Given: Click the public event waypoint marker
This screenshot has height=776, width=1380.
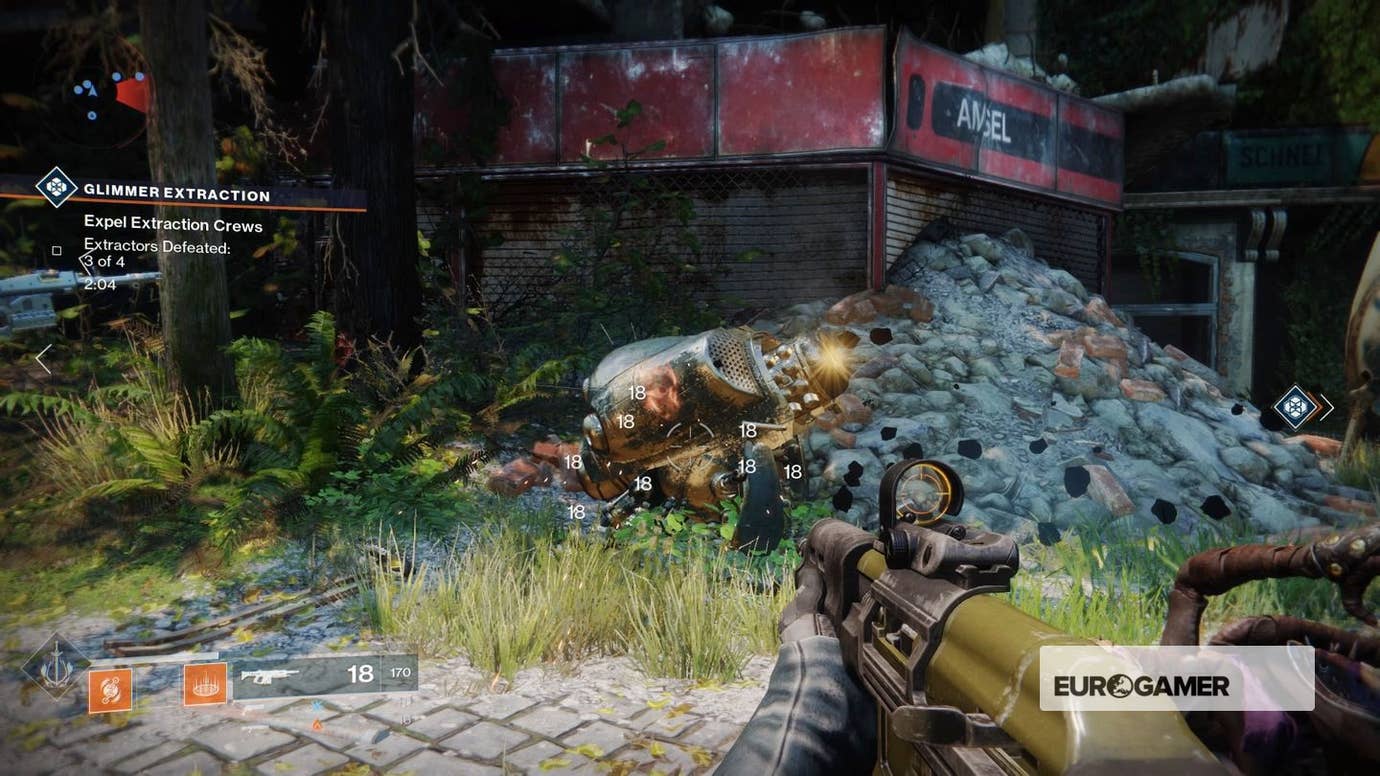Looking at the screenshot, I should 1296,406.
